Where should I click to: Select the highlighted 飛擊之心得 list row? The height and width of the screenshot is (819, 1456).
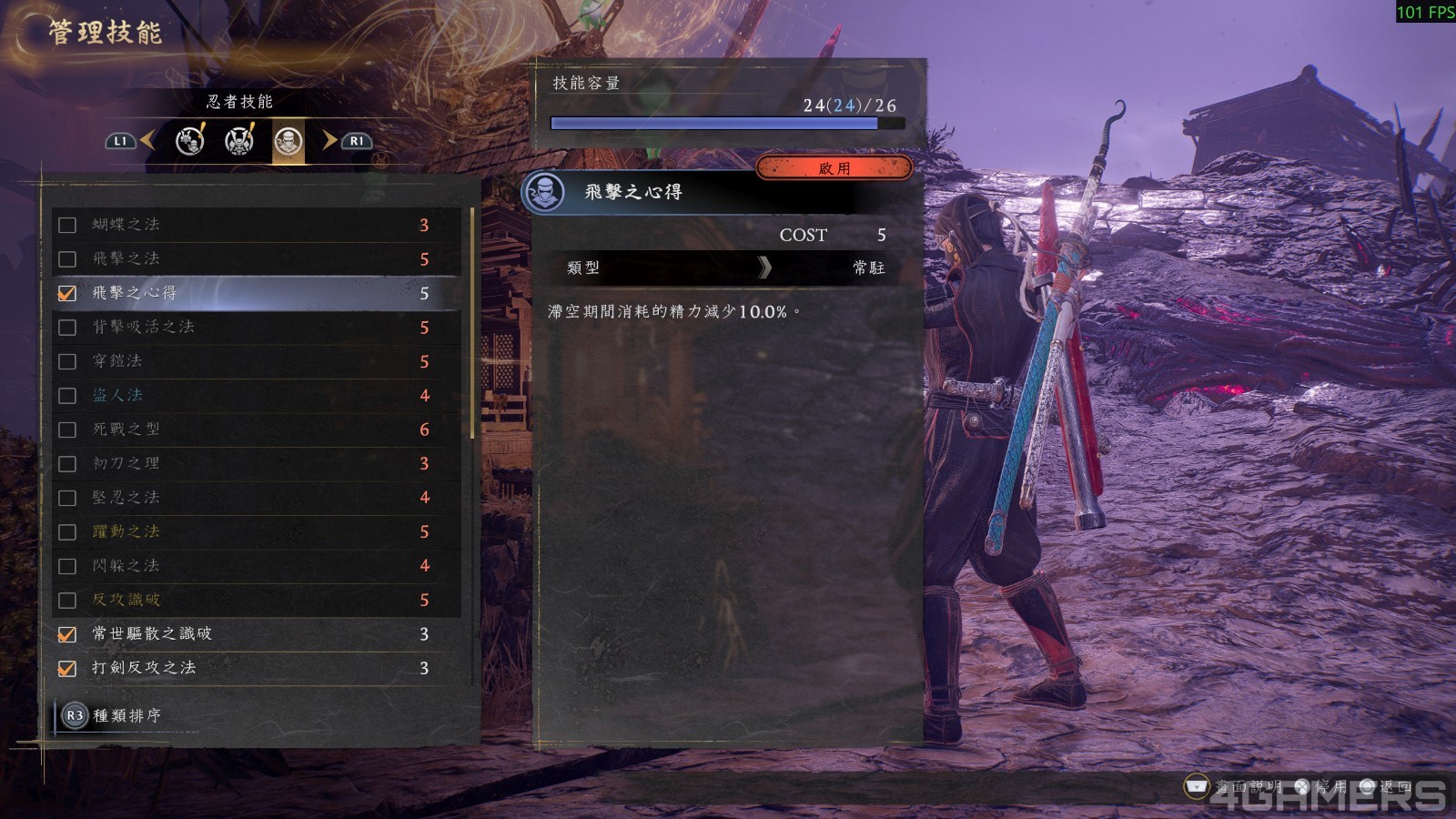[x=255, y=293]
